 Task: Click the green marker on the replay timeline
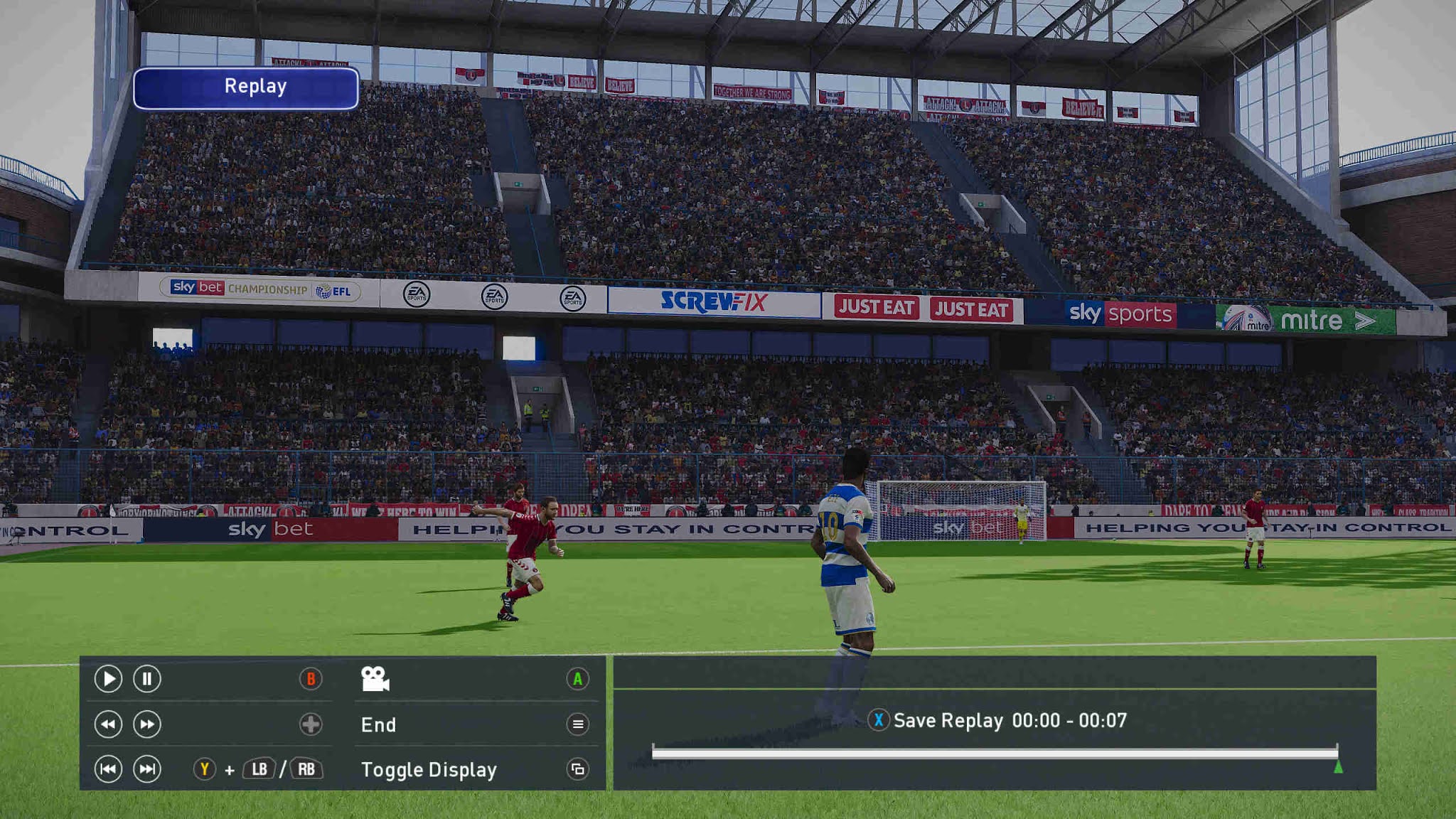click(x=1339, y=766)
